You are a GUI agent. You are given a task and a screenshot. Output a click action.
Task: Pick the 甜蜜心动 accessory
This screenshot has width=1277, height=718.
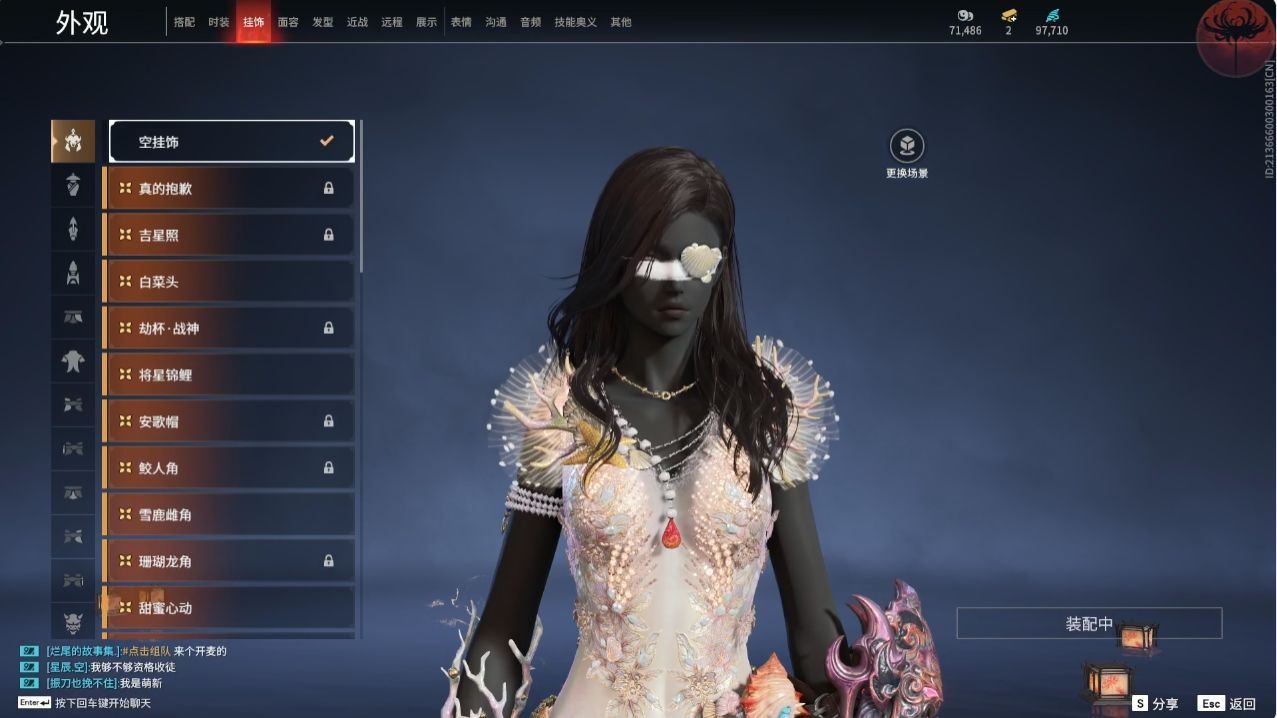click(229, 608)
